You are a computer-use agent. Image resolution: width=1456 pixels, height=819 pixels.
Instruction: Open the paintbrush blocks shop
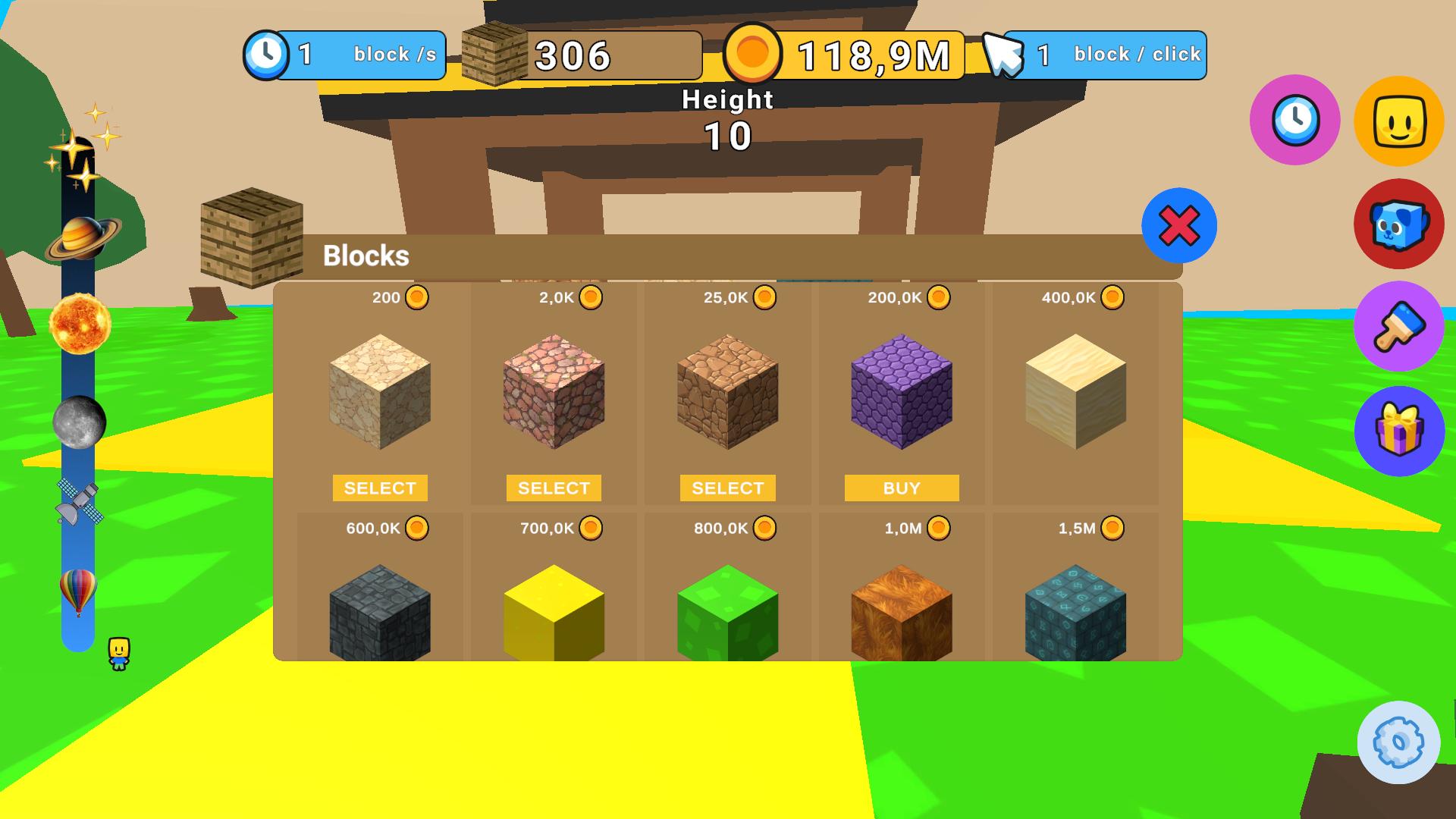point(1399,328)
